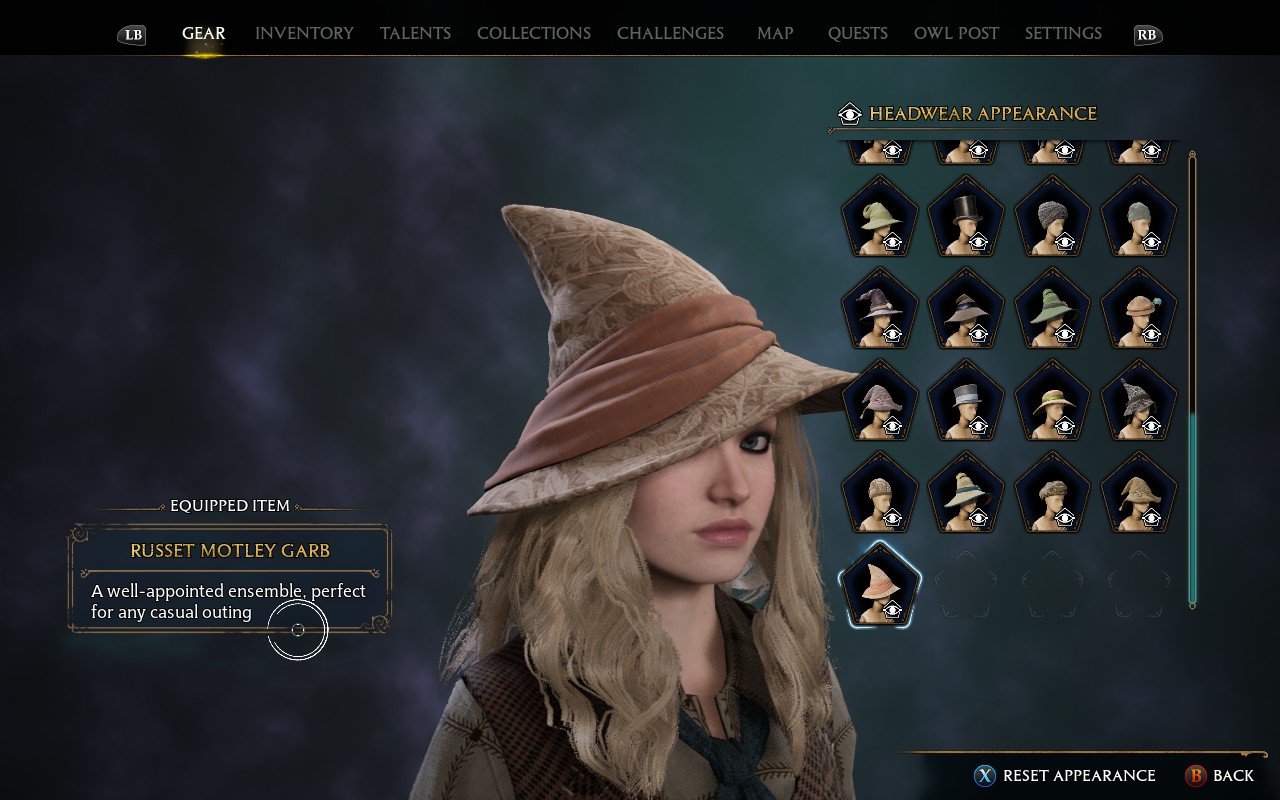Choose the straw hat with green band

click(x=1052, y=402)
